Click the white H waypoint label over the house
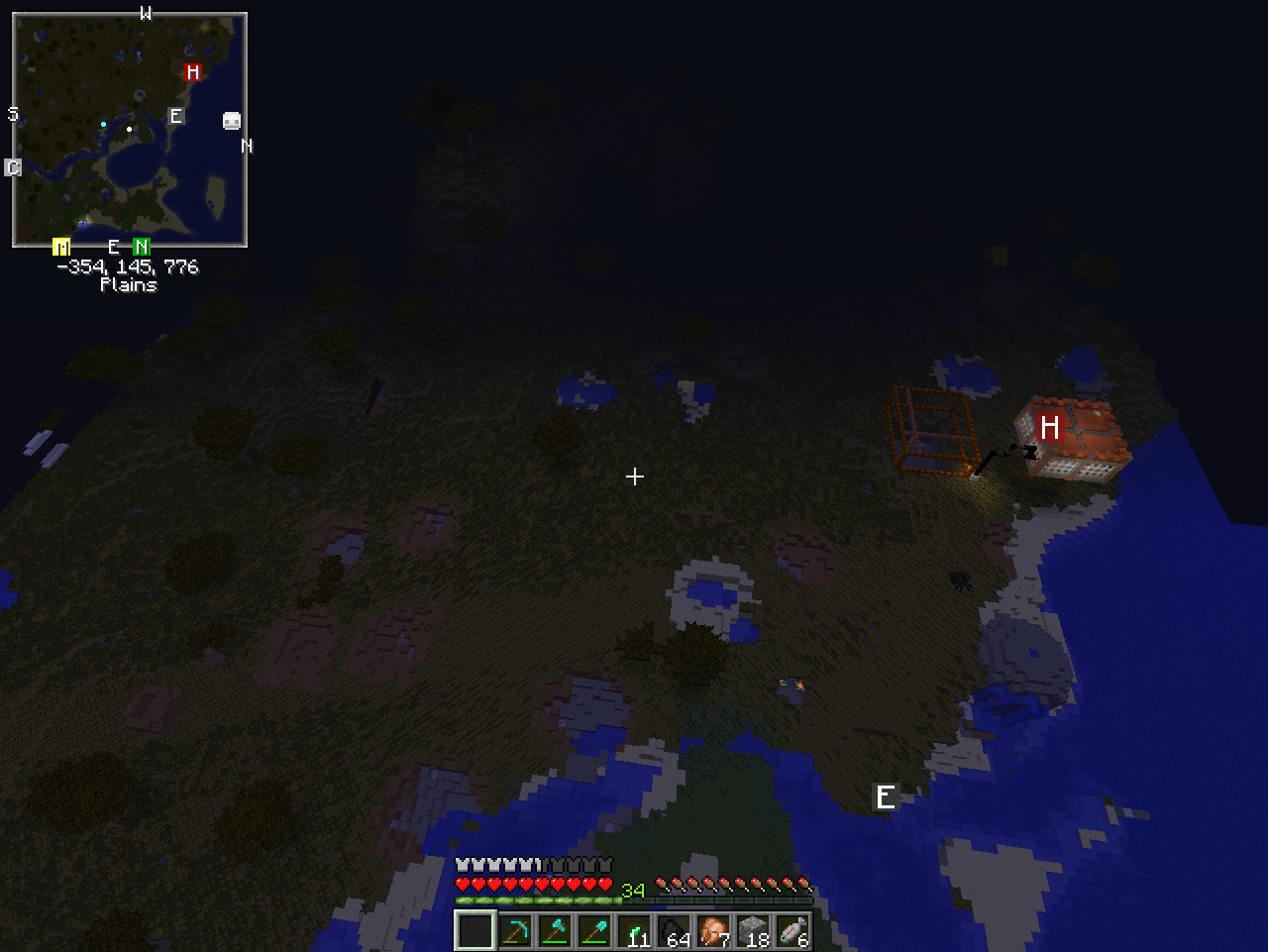Screen dimensions: 1268x952 pos(1049,427)
